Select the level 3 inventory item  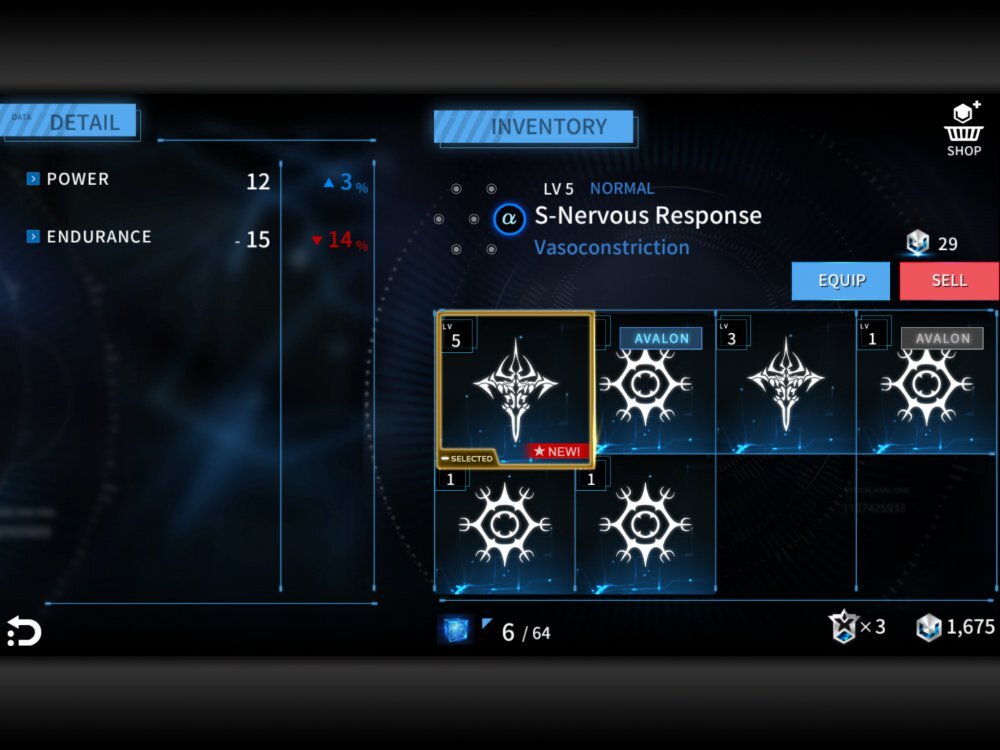(785, 385)
